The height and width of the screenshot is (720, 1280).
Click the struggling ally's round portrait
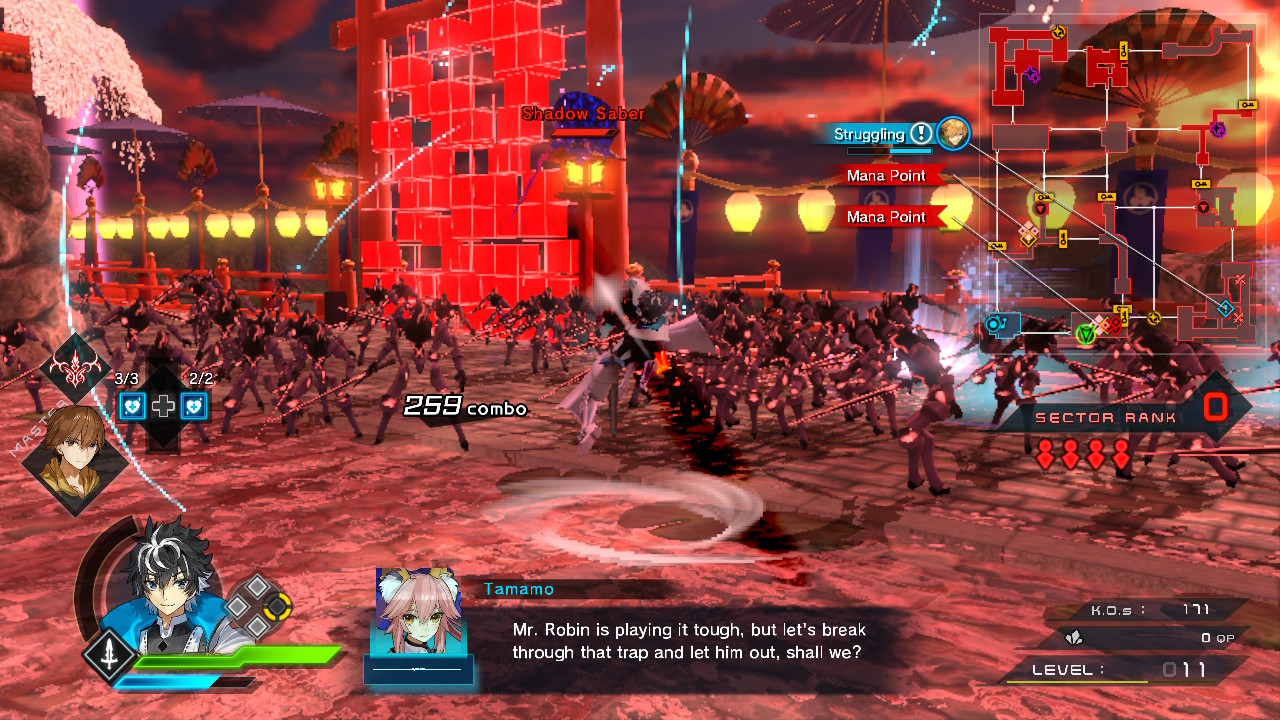pos(953,133)
